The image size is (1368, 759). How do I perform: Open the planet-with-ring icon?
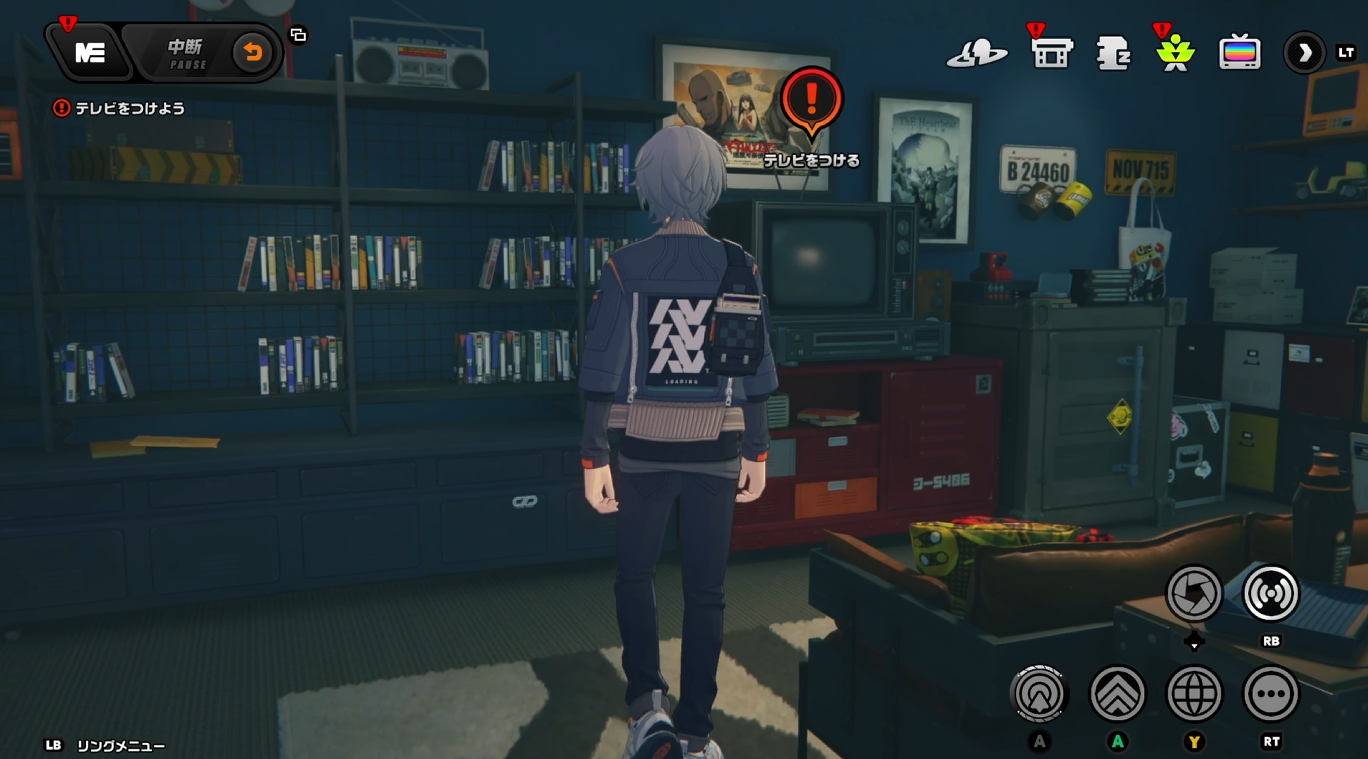[977, 53]
